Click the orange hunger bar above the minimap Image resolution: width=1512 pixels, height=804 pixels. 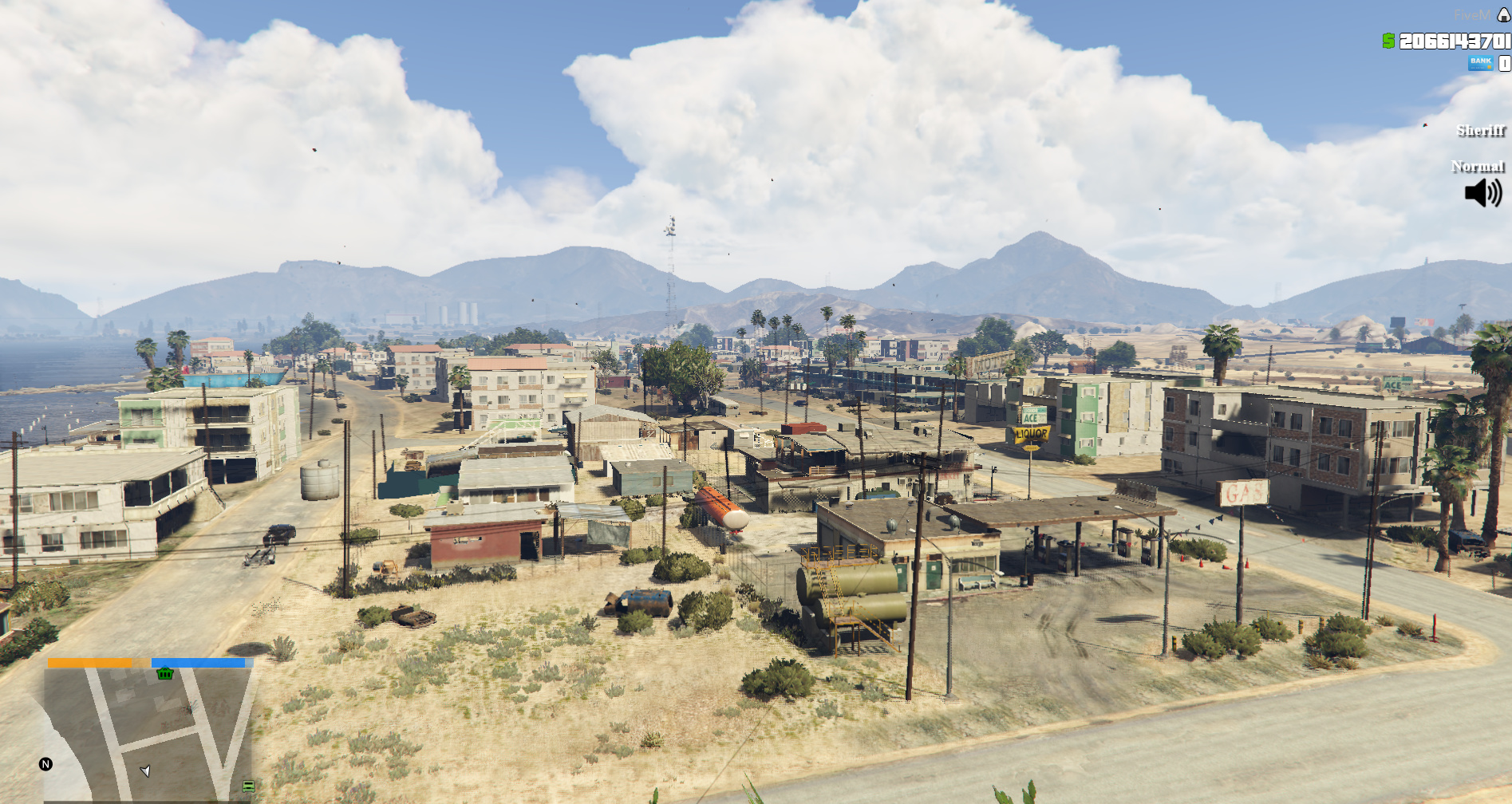tap(90, 663)
